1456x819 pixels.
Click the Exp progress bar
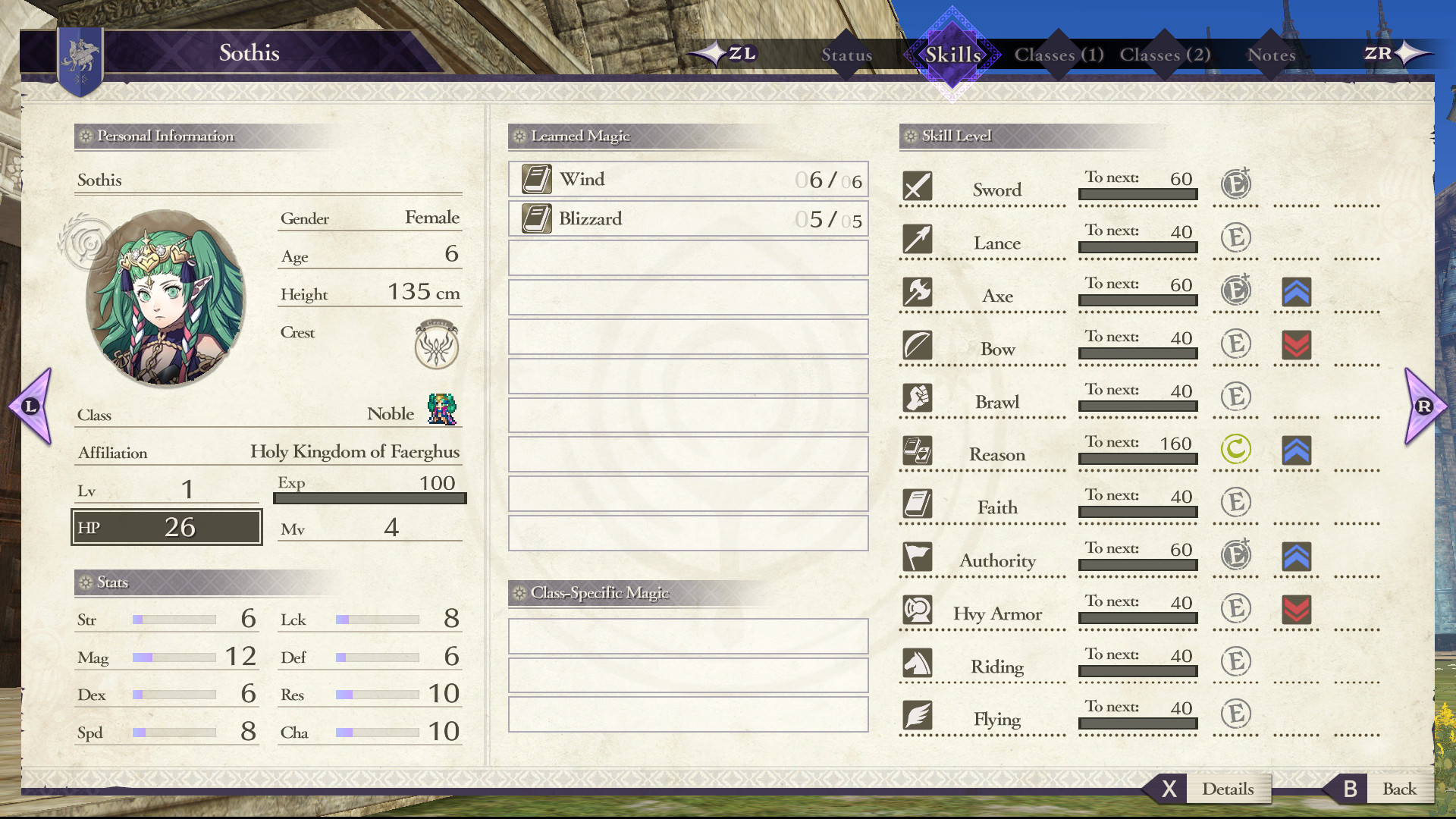pos(369,498)
